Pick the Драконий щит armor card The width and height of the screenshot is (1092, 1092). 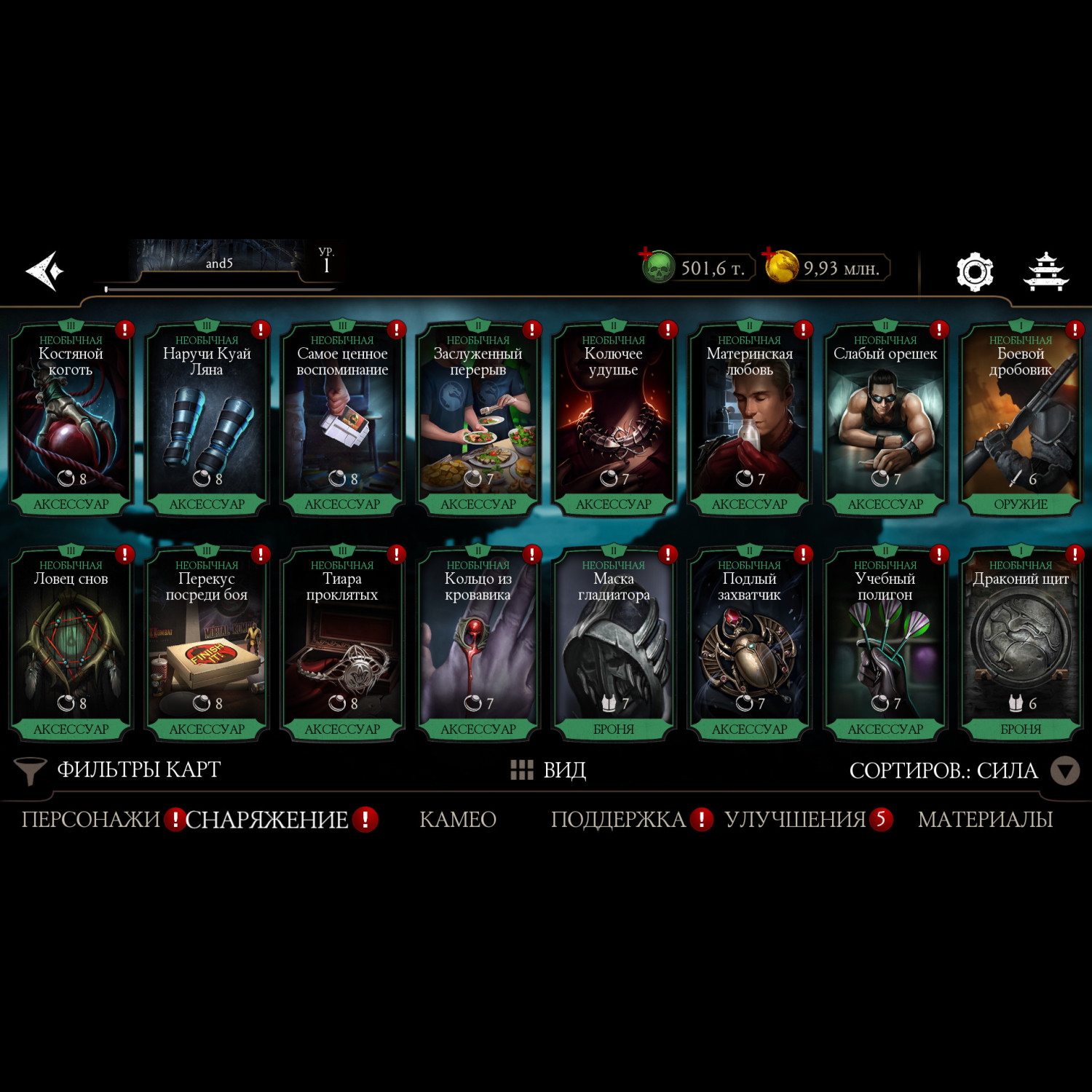pyautogui.click(x=1021, y=644)
